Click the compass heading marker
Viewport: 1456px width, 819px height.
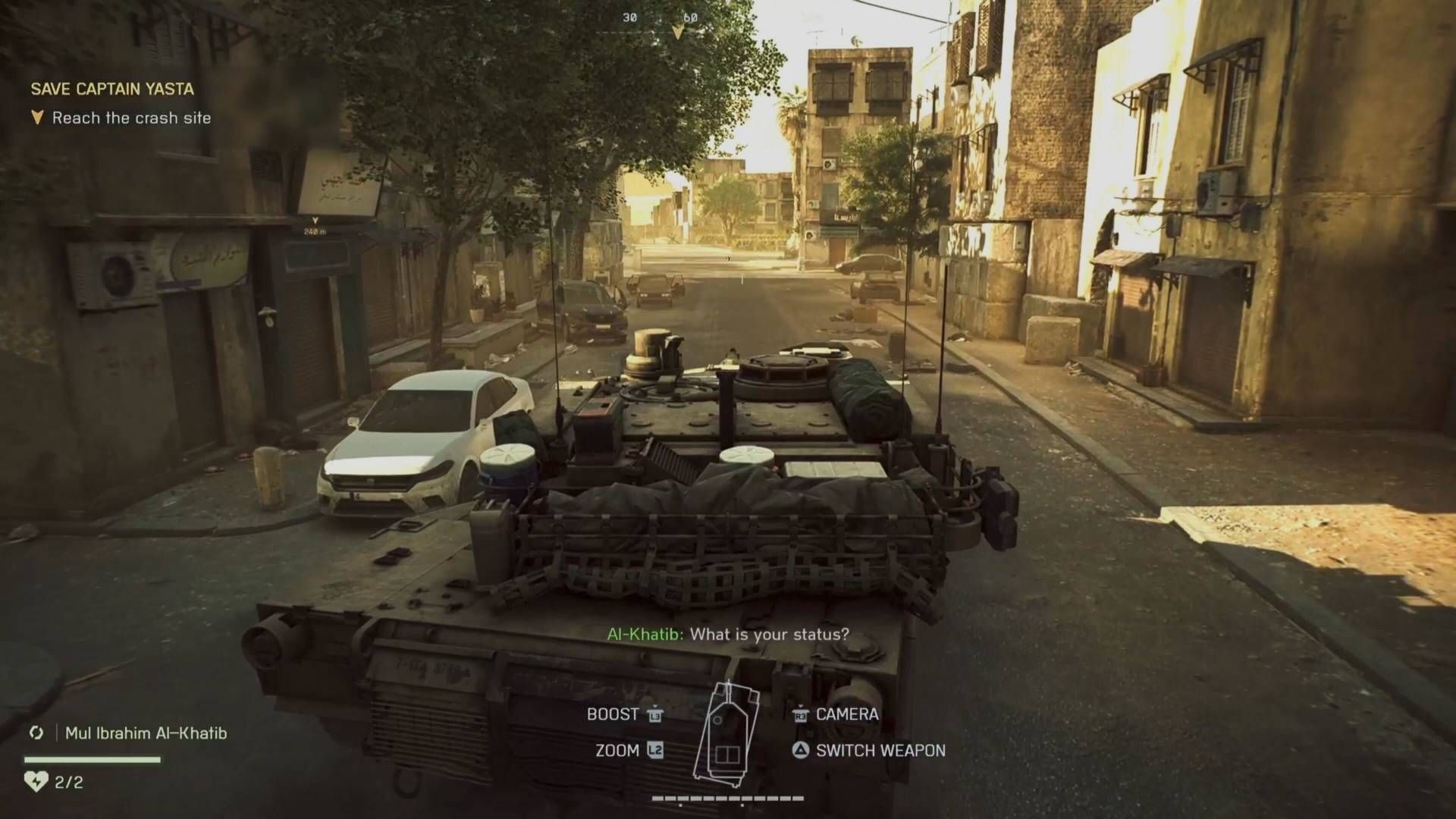point(678,32)
